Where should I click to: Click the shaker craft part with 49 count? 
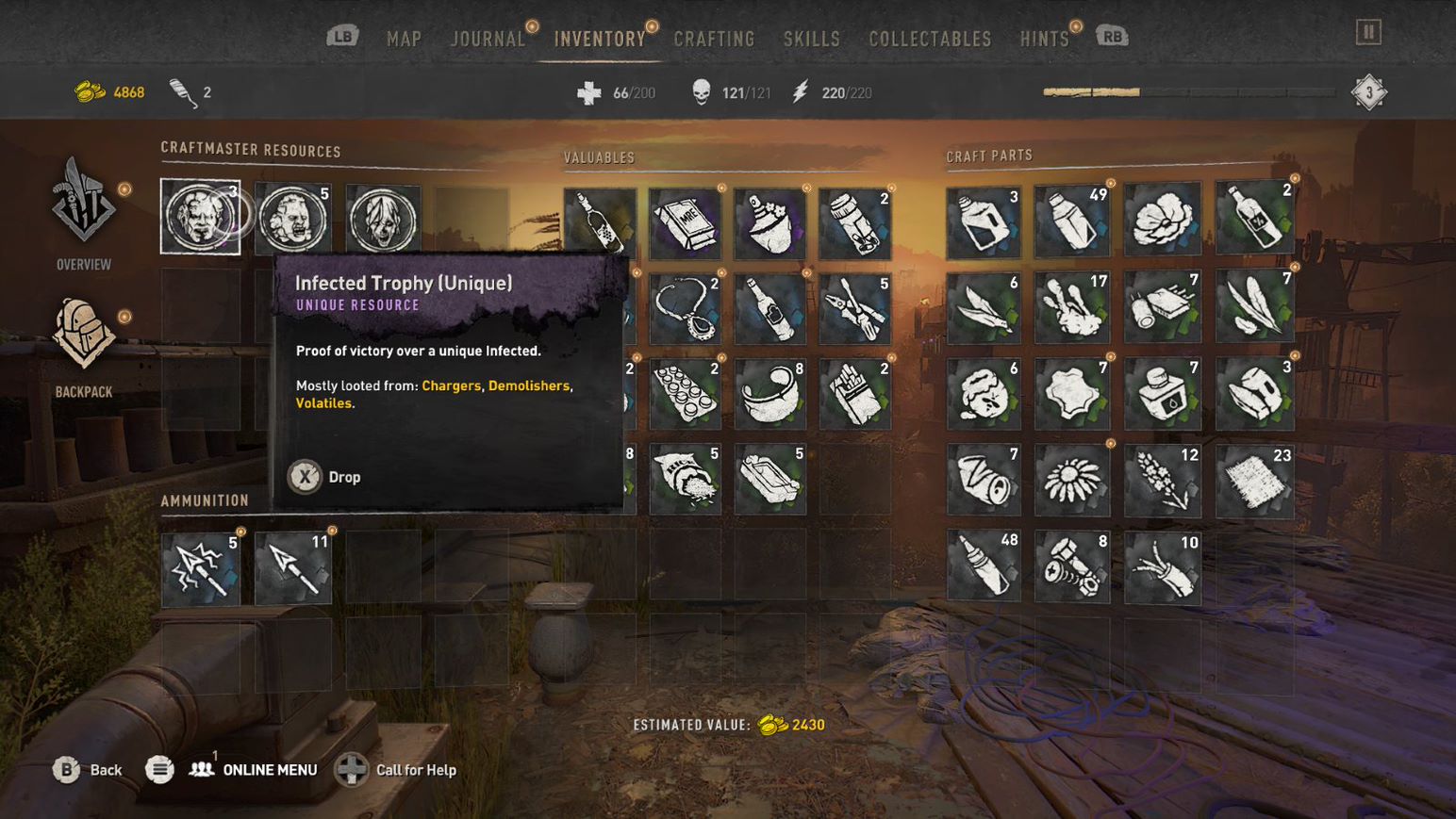tap(1072, 223)
